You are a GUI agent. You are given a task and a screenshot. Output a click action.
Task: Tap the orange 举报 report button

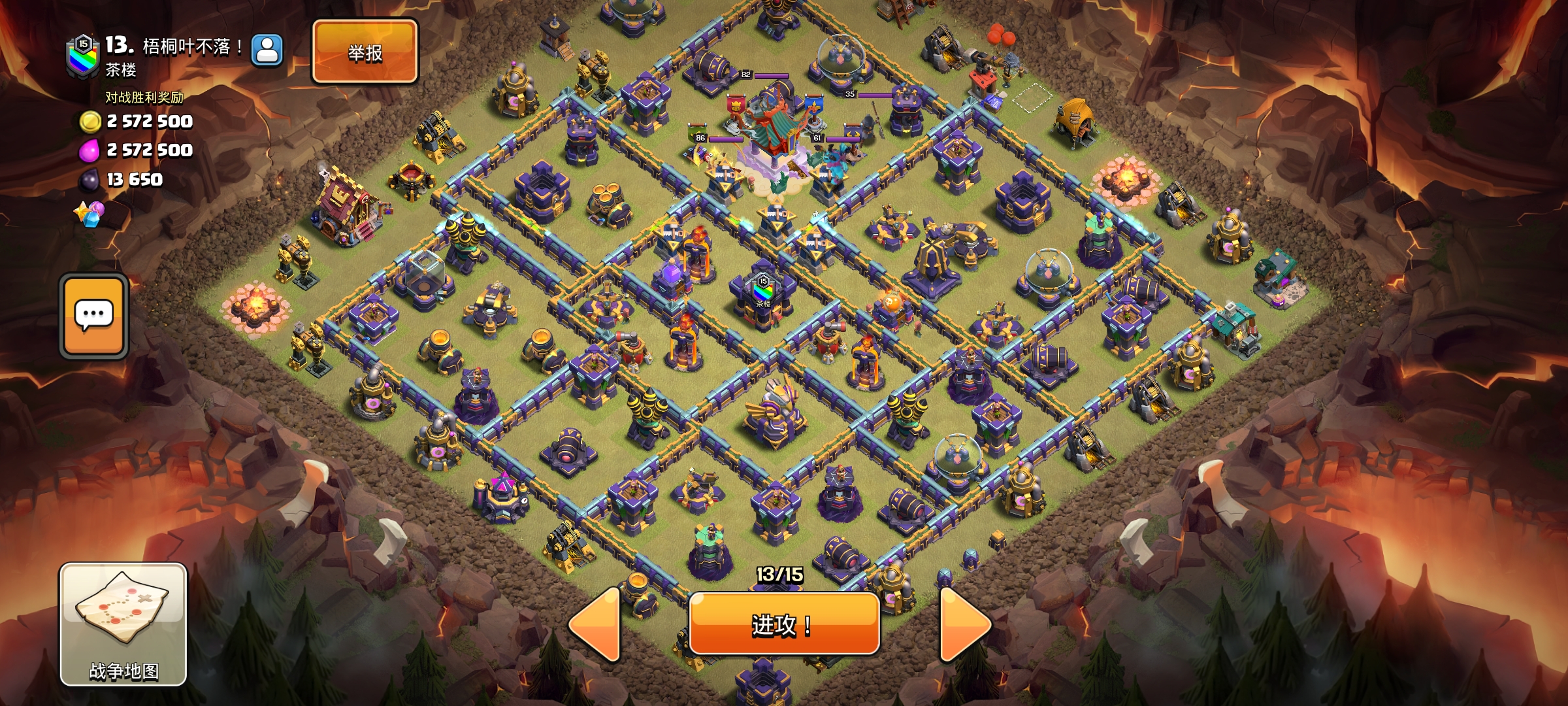pyautogui.click(x=365, y=52)
